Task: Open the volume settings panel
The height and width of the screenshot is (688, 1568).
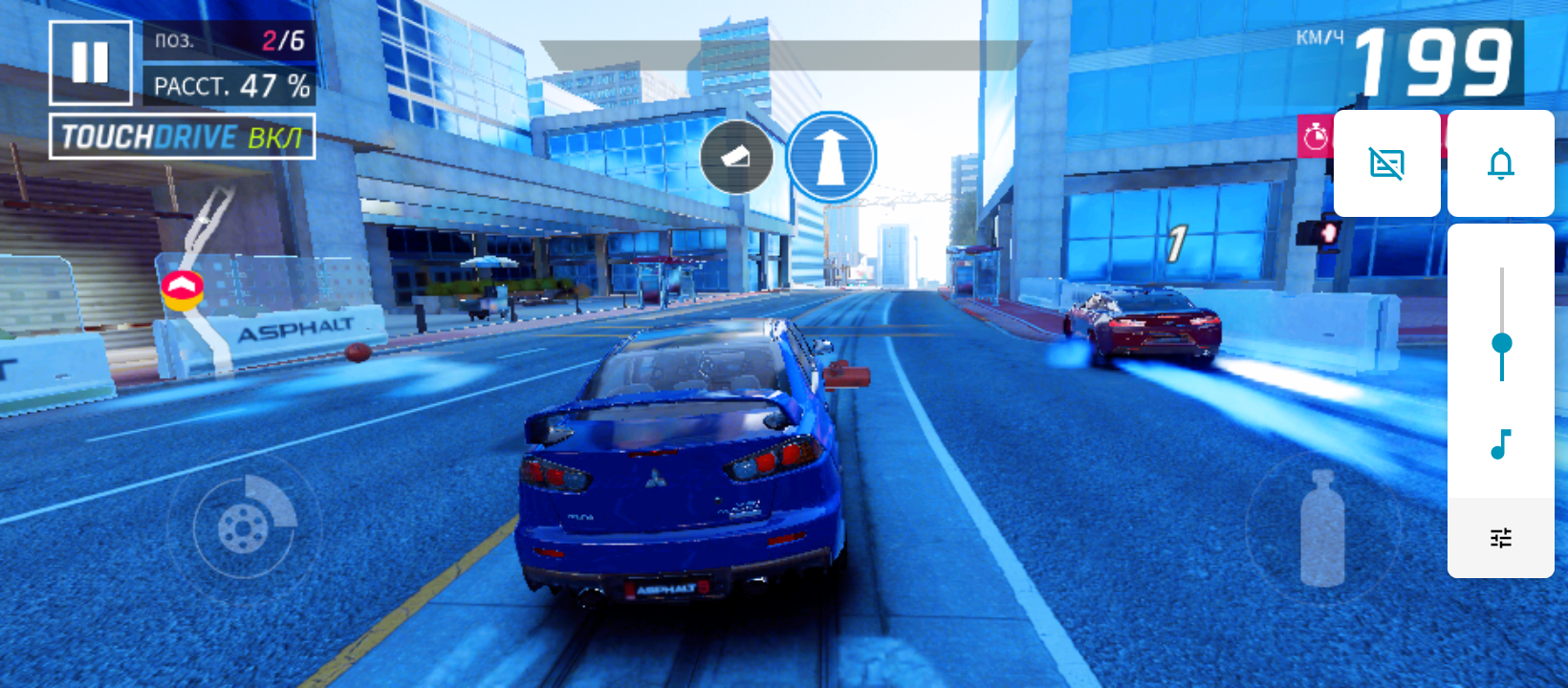Action: [x=1501, y=538]
